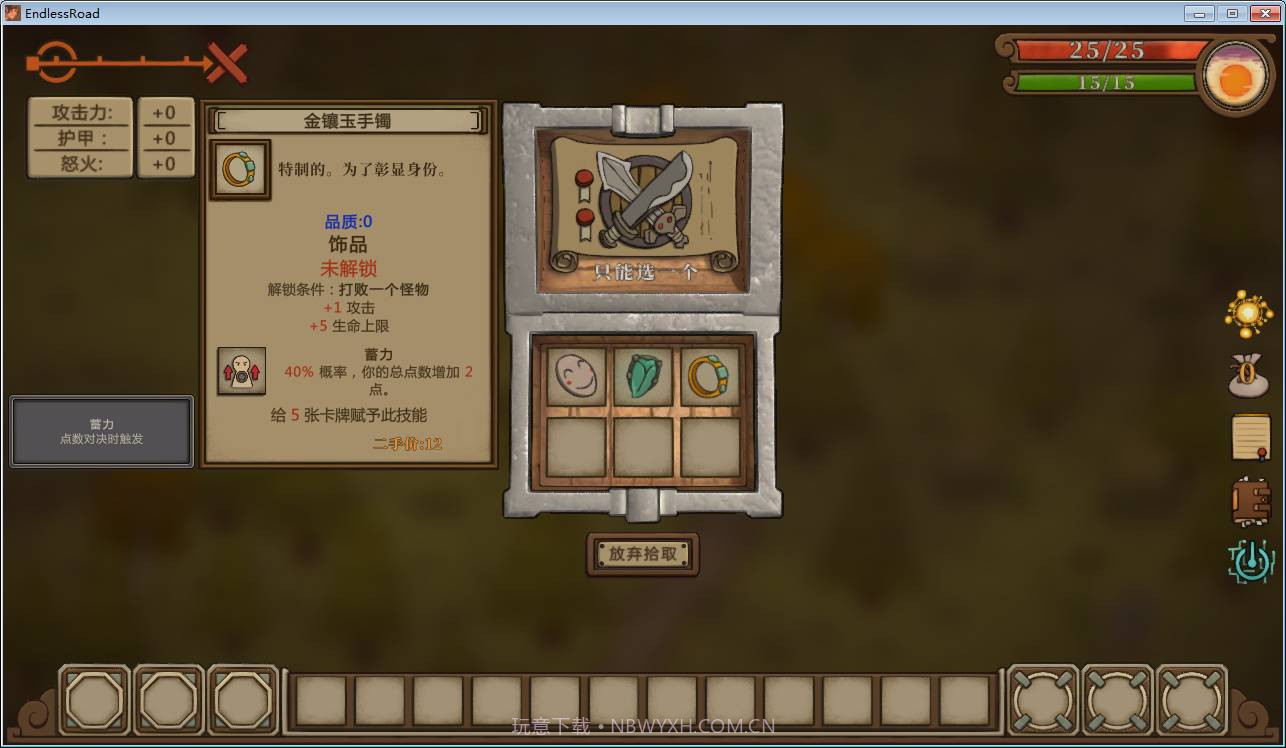Select the 蓄力 skill tooltip box
The height and width of the screenshot is (748, 1286).
coord(101,430)
